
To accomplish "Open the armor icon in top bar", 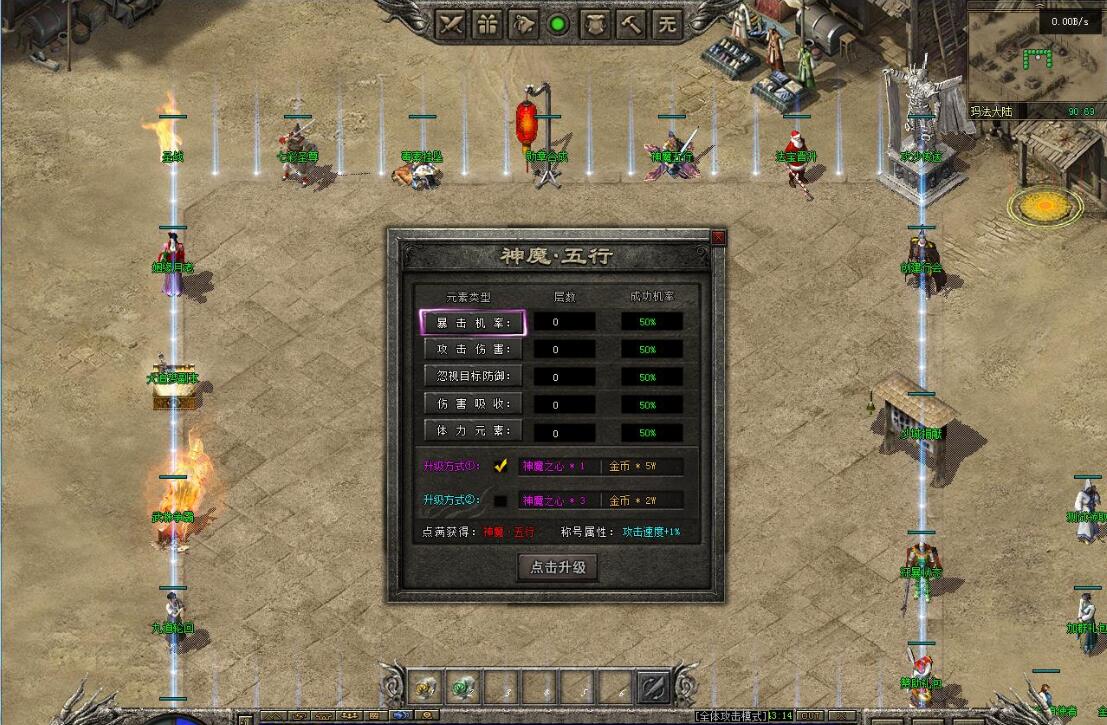I will (594, 23).
